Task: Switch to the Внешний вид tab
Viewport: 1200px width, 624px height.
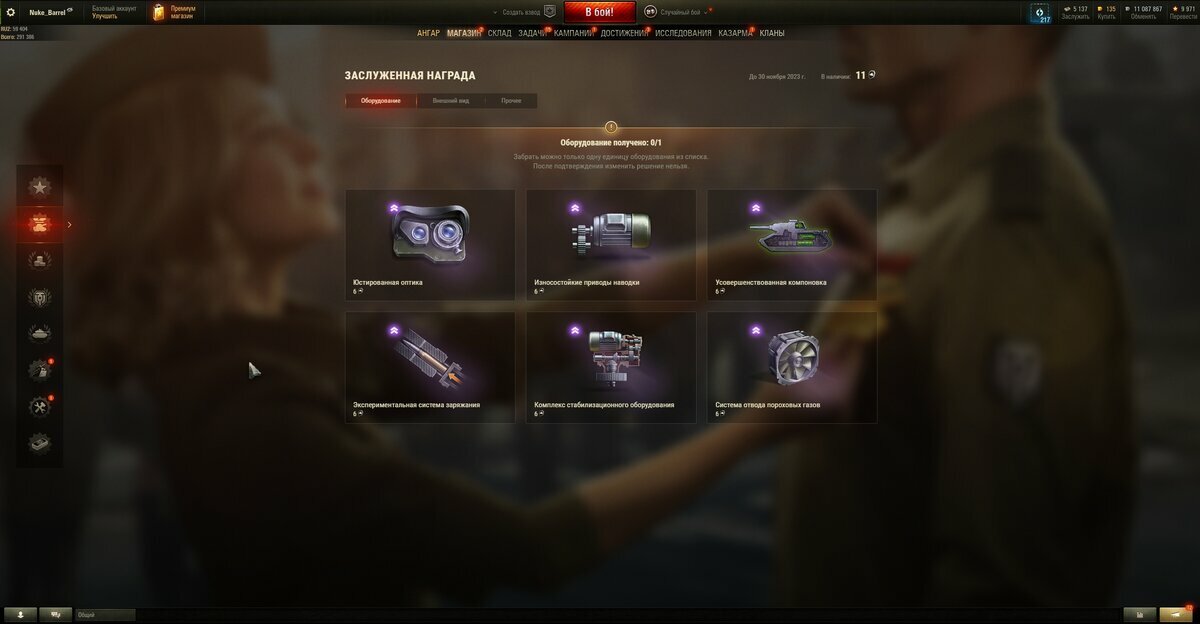Action: click(x=450, y=101)
